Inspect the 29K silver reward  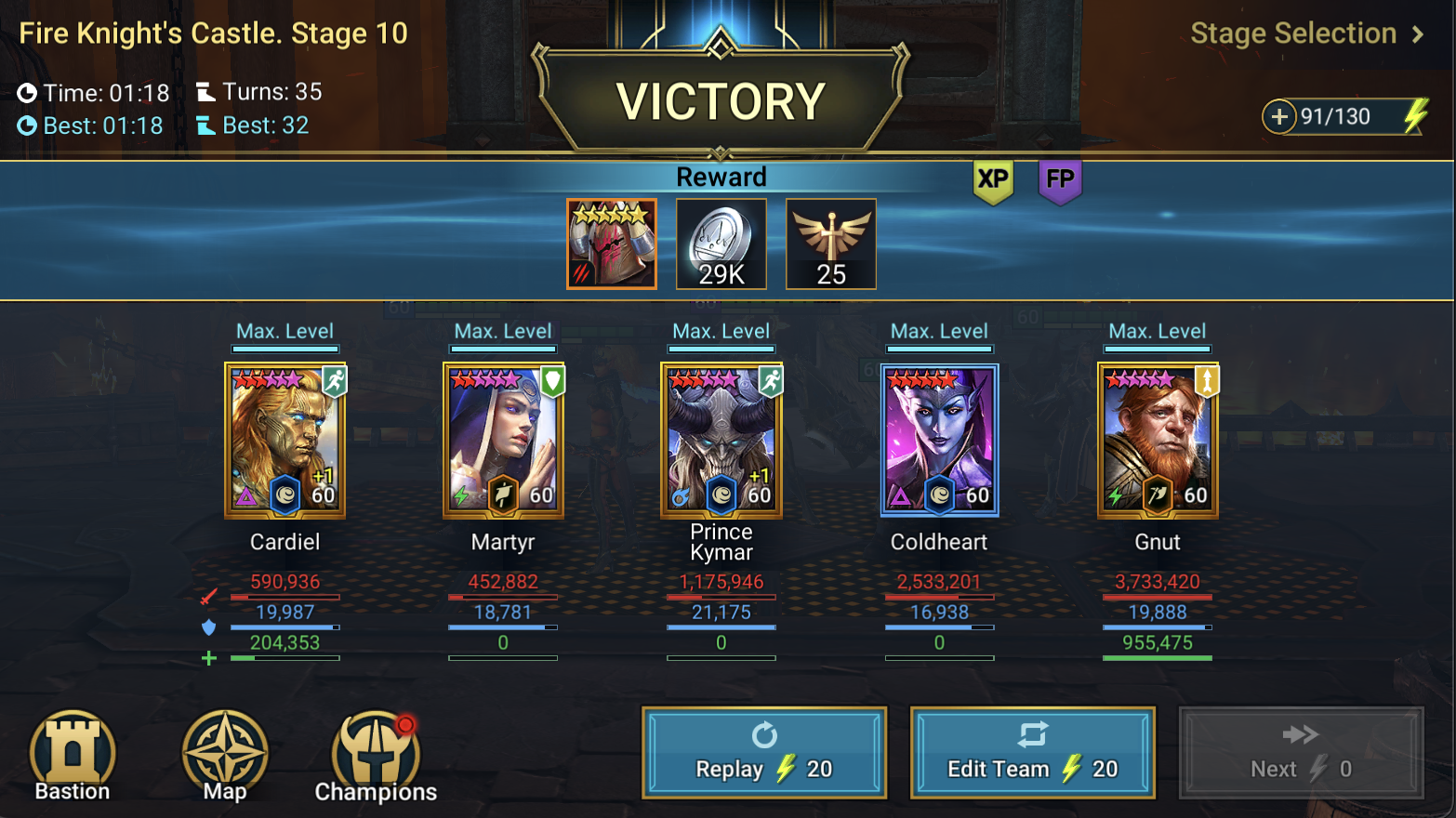(721, 244)
